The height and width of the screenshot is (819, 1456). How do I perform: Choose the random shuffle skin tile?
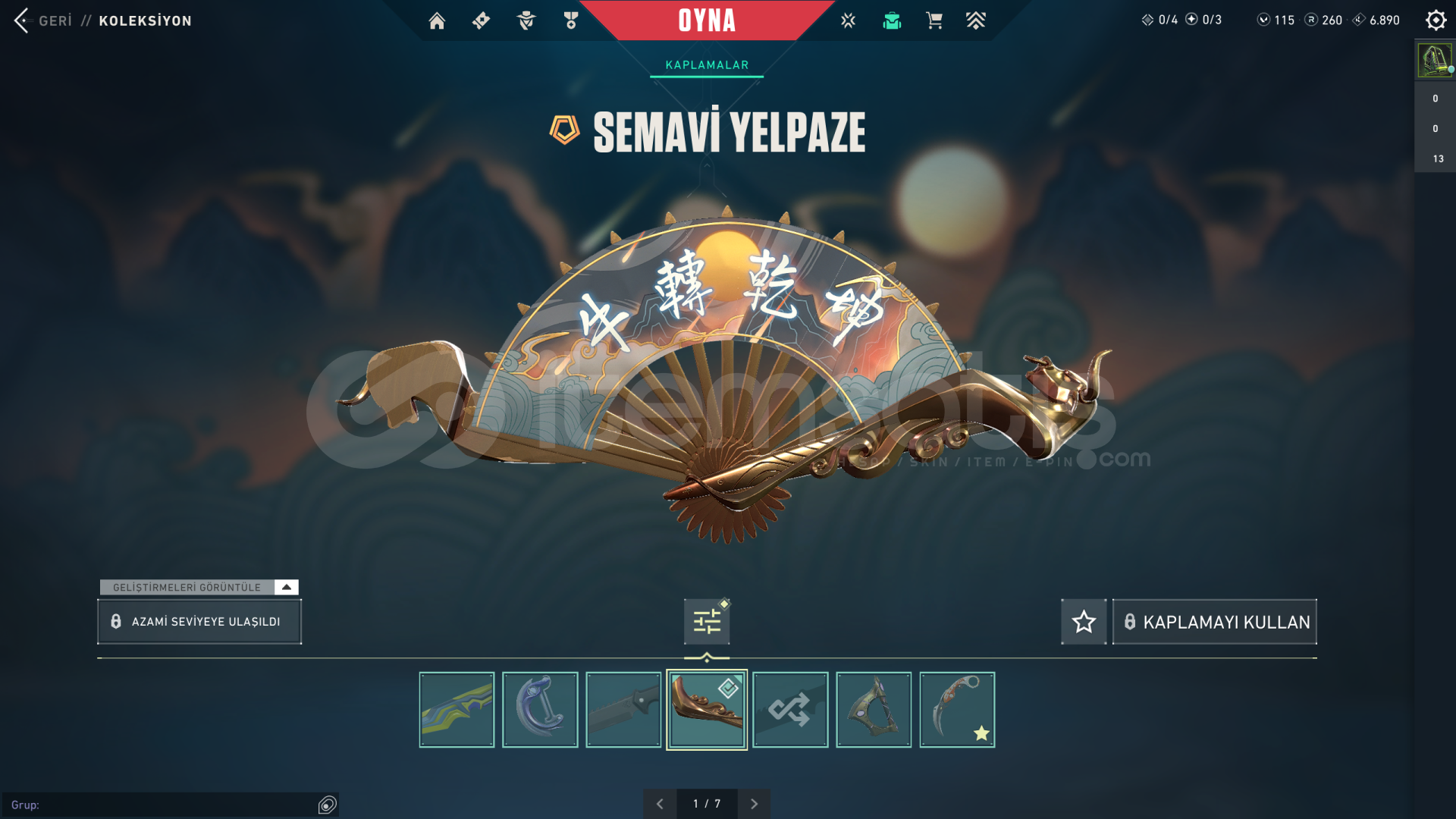pos(790,710)
